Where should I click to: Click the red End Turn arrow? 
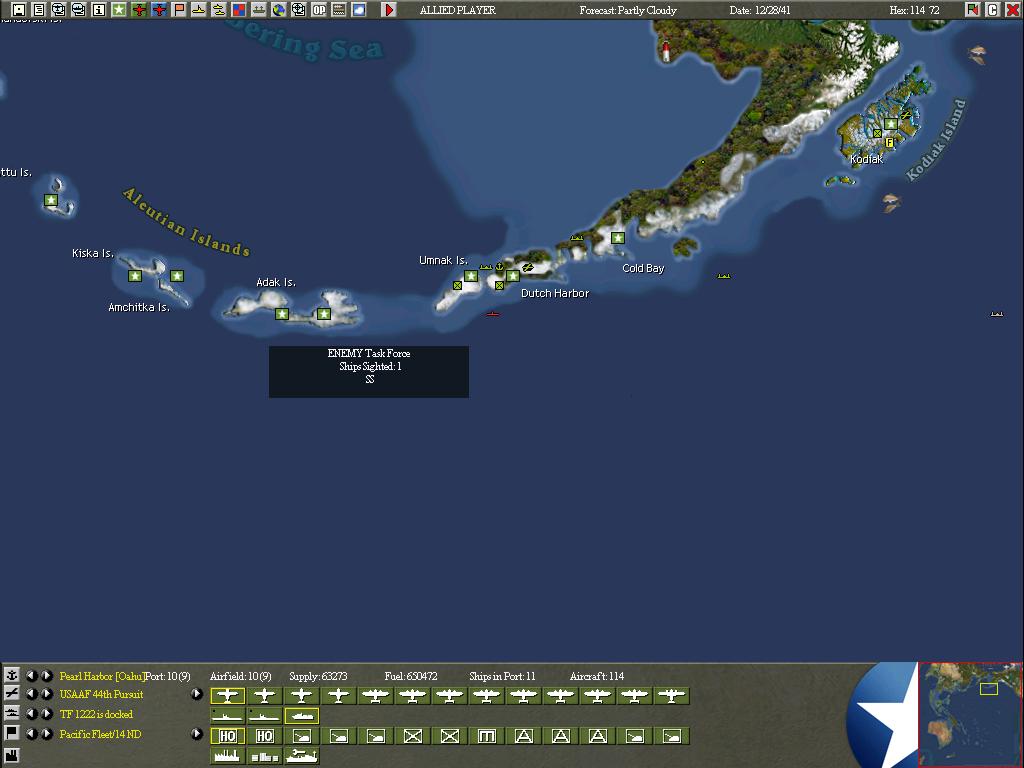coord(389,10)
